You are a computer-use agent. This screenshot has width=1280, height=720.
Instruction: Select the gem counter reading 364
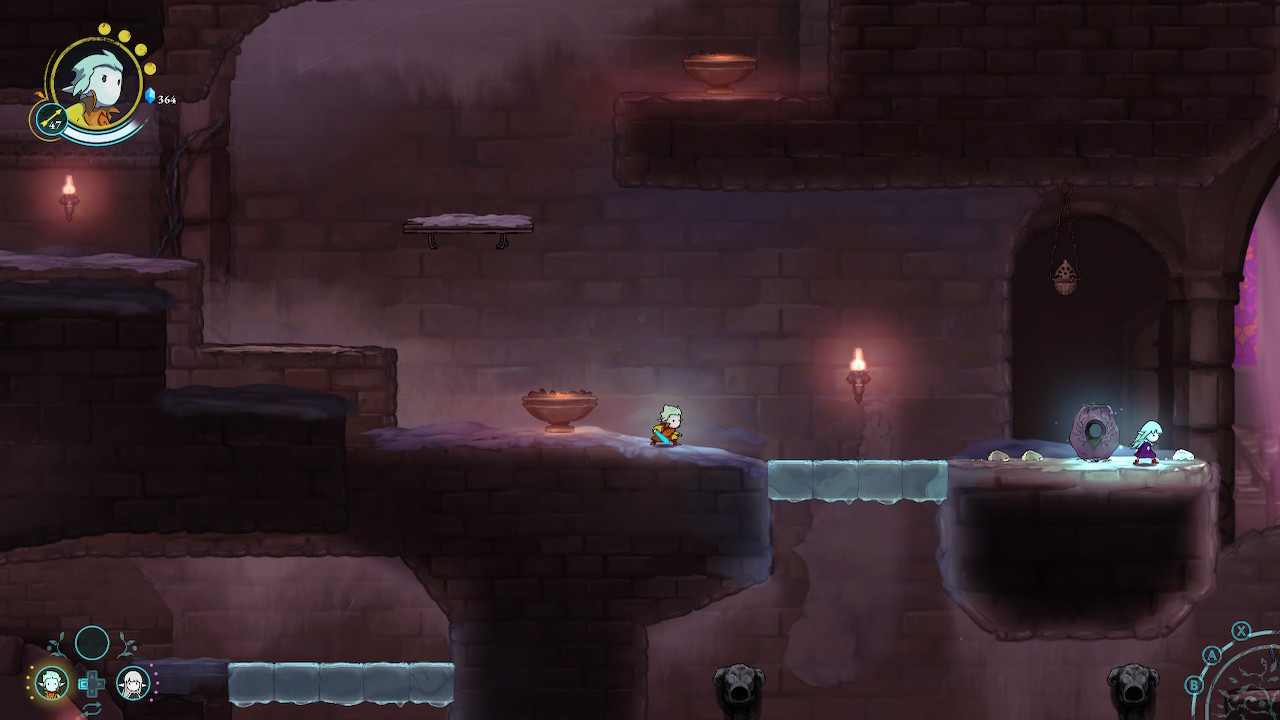click(166, 99)
